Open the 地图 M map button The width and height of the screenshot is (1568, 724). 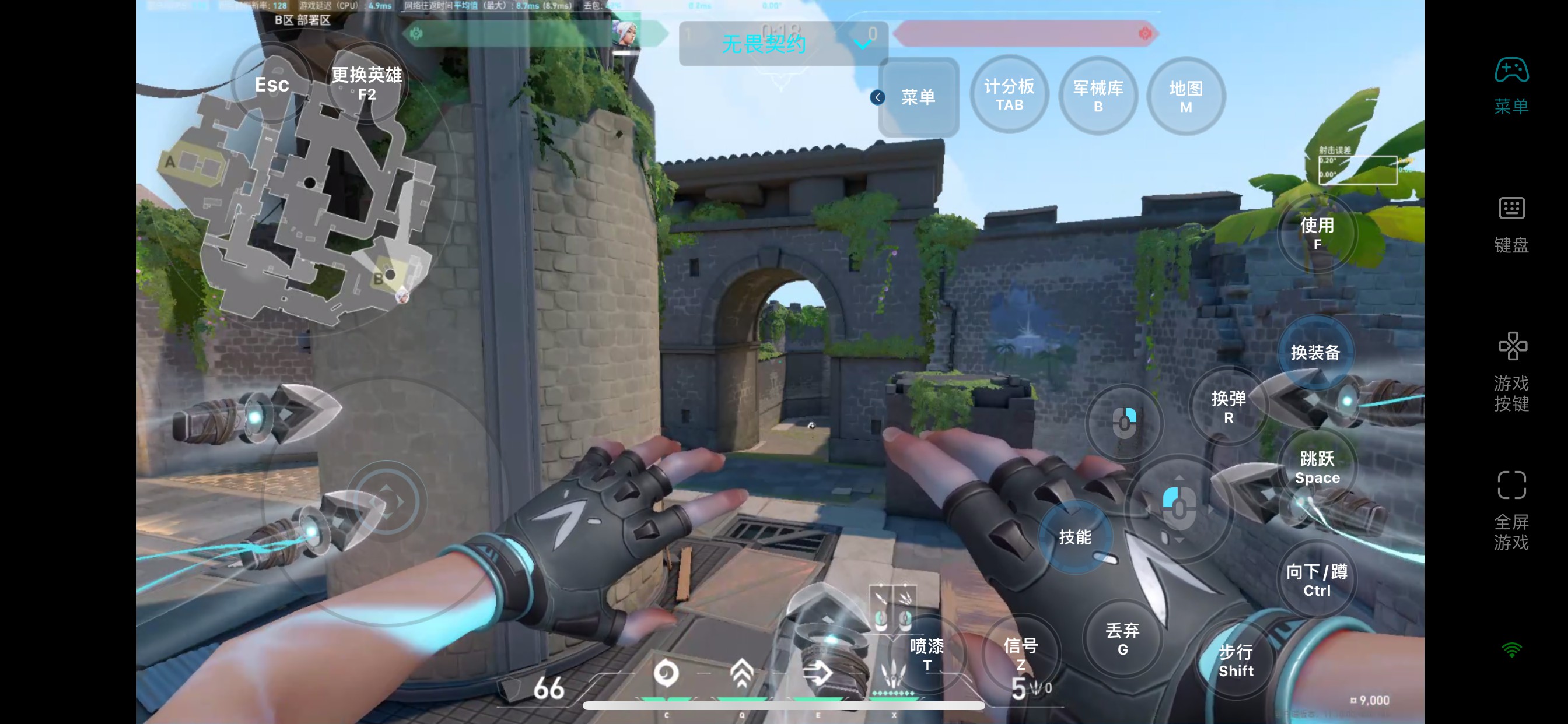[x=1185, y=97]
